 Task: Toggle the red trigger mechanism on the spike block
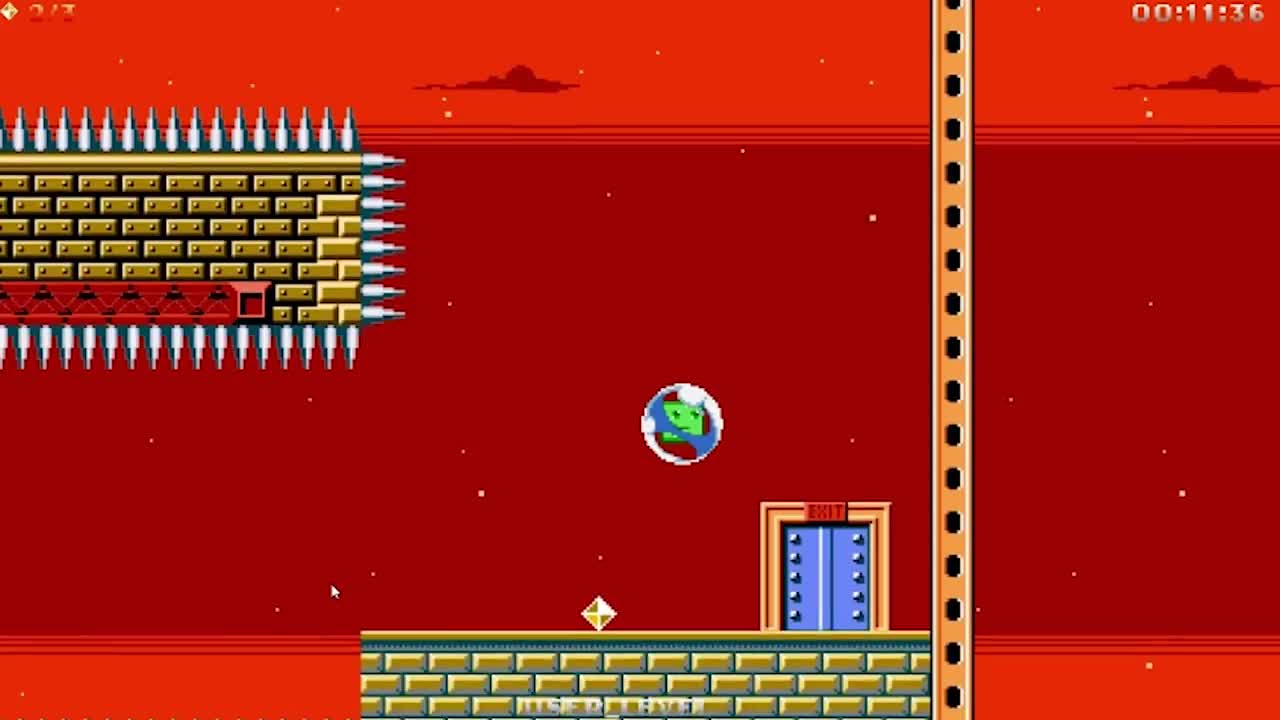(x=253, y=302)
